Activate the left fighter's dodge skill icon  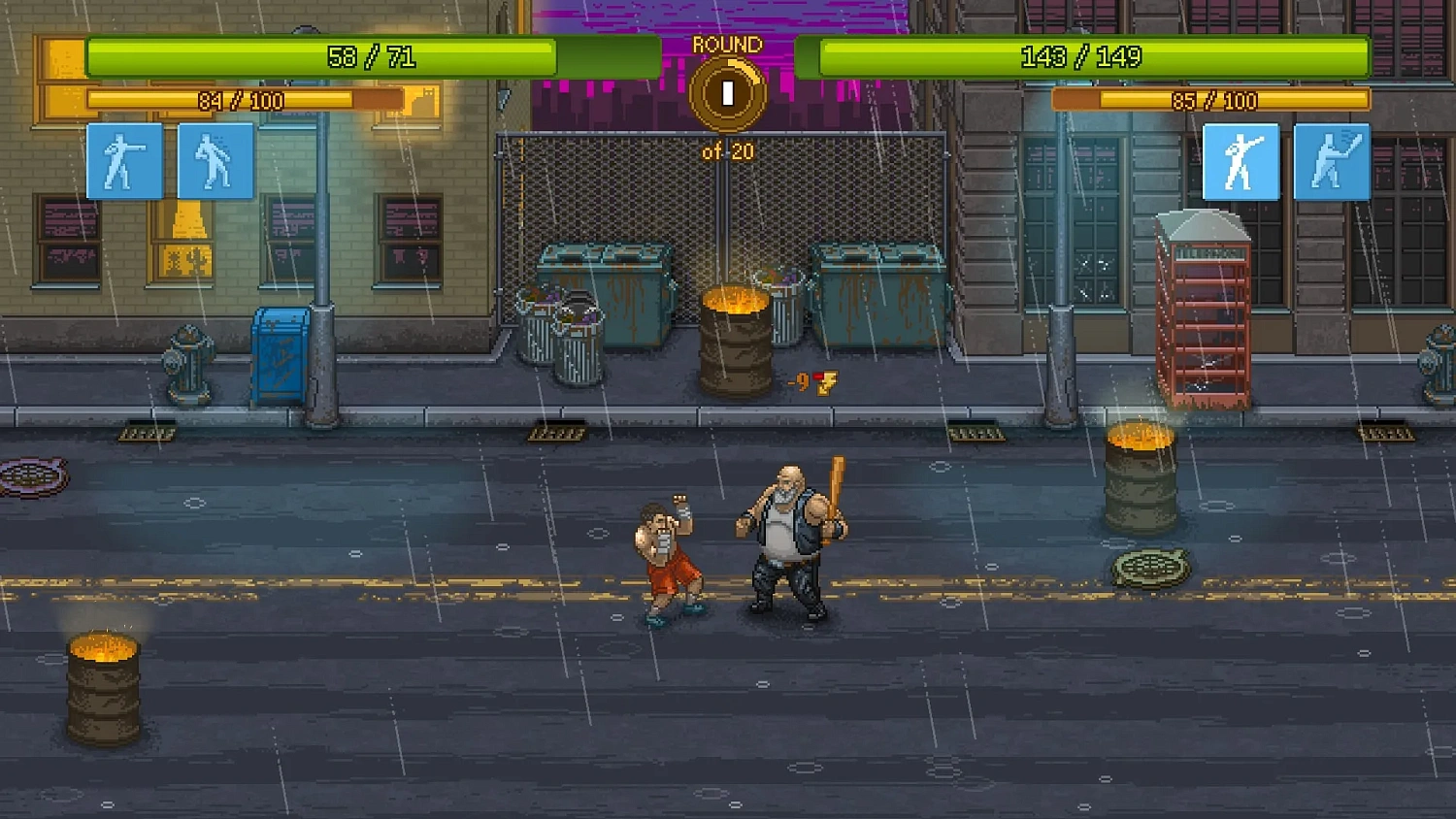215,160
